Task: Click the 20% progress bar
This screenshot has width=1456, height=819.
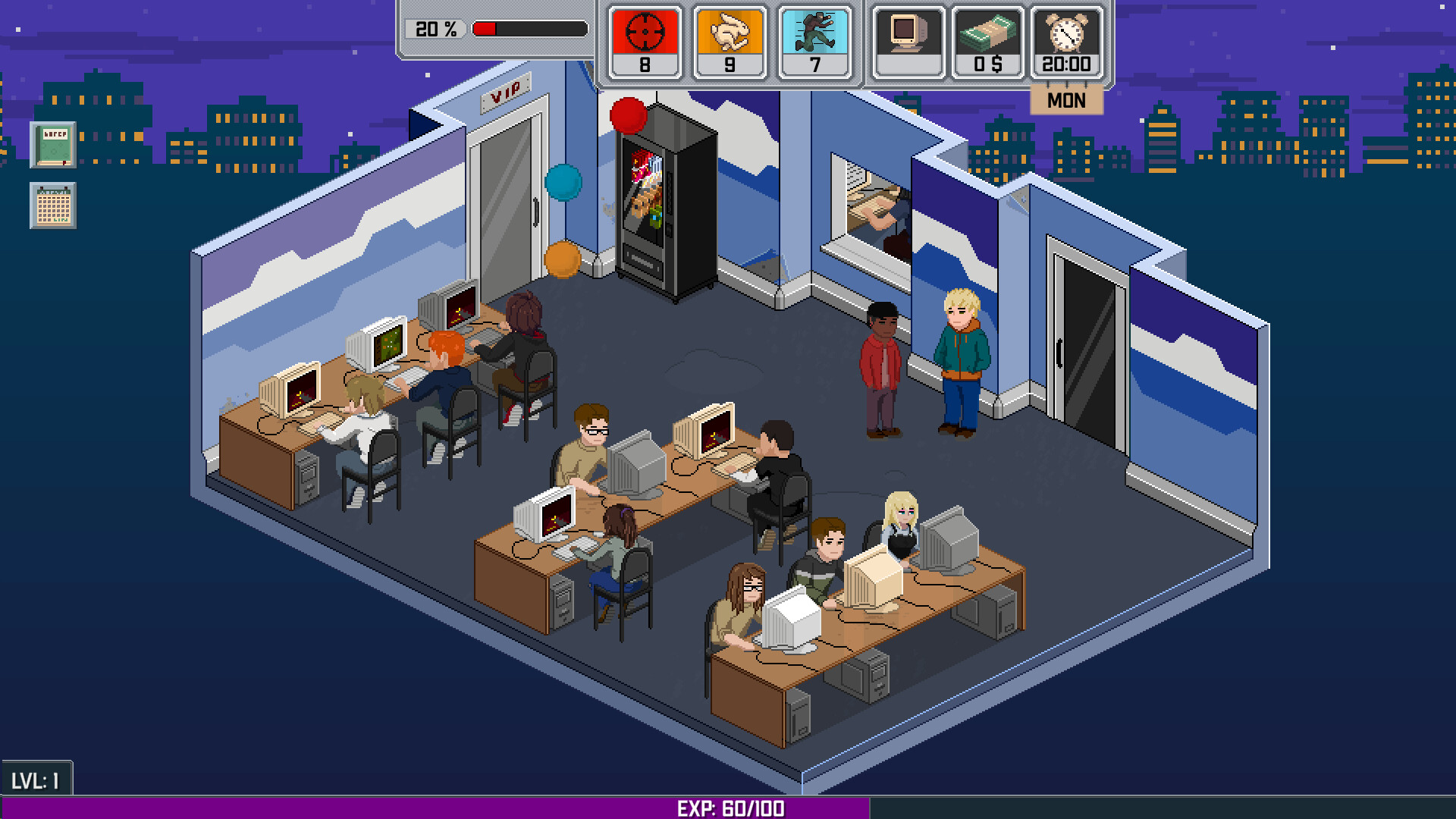Action: coord(529,29)
